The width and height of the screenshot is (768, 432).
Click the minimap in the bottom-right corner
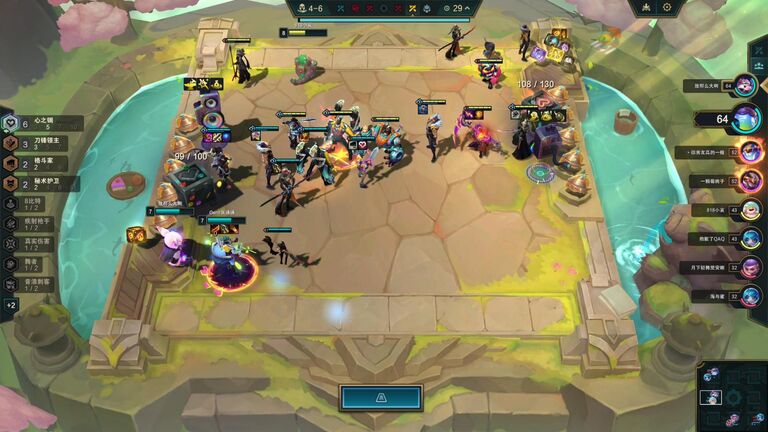pyautogui.click(x=732, y=396)
